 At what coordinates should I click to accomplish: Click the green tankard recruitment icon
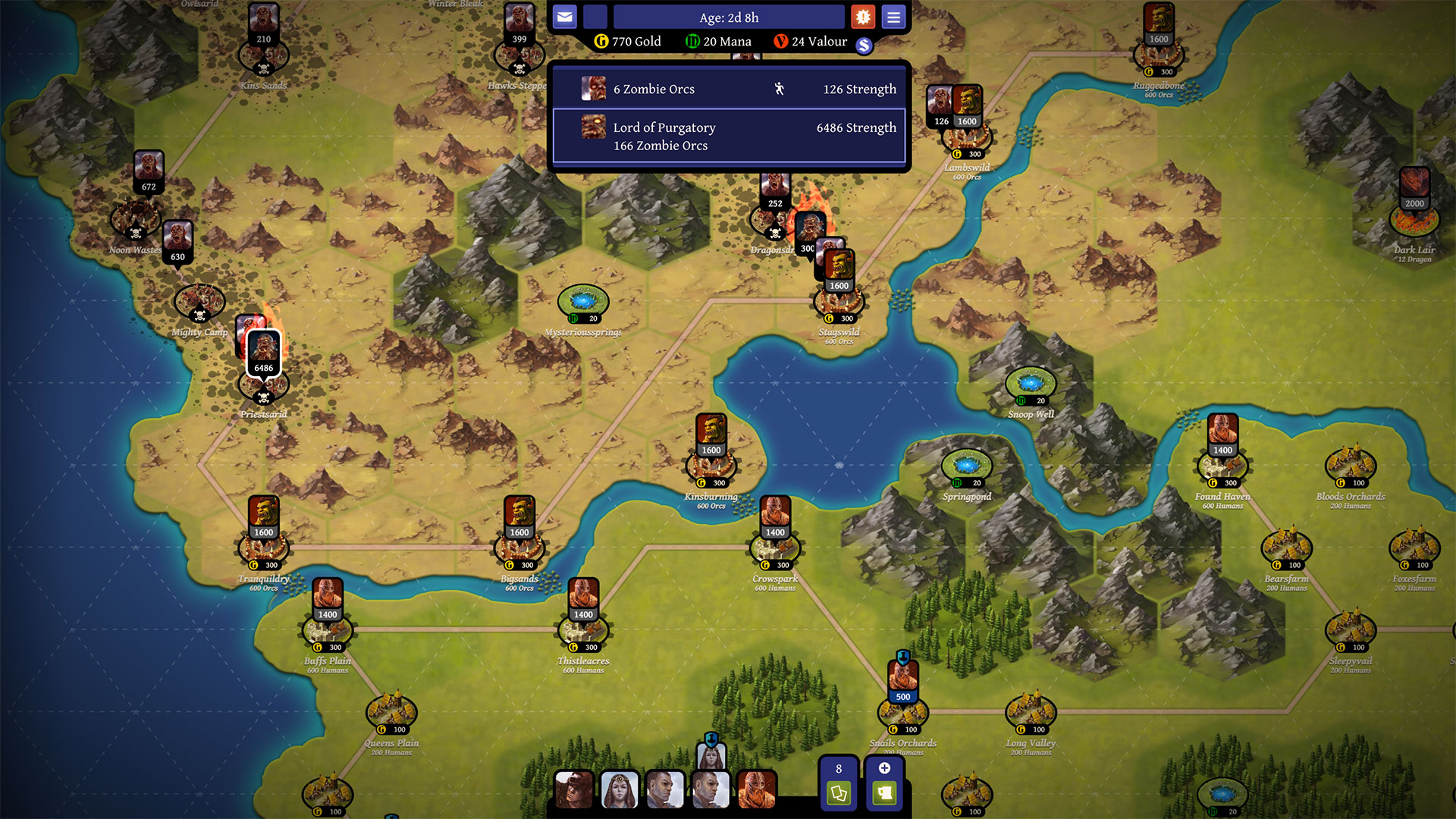(884, 795)
